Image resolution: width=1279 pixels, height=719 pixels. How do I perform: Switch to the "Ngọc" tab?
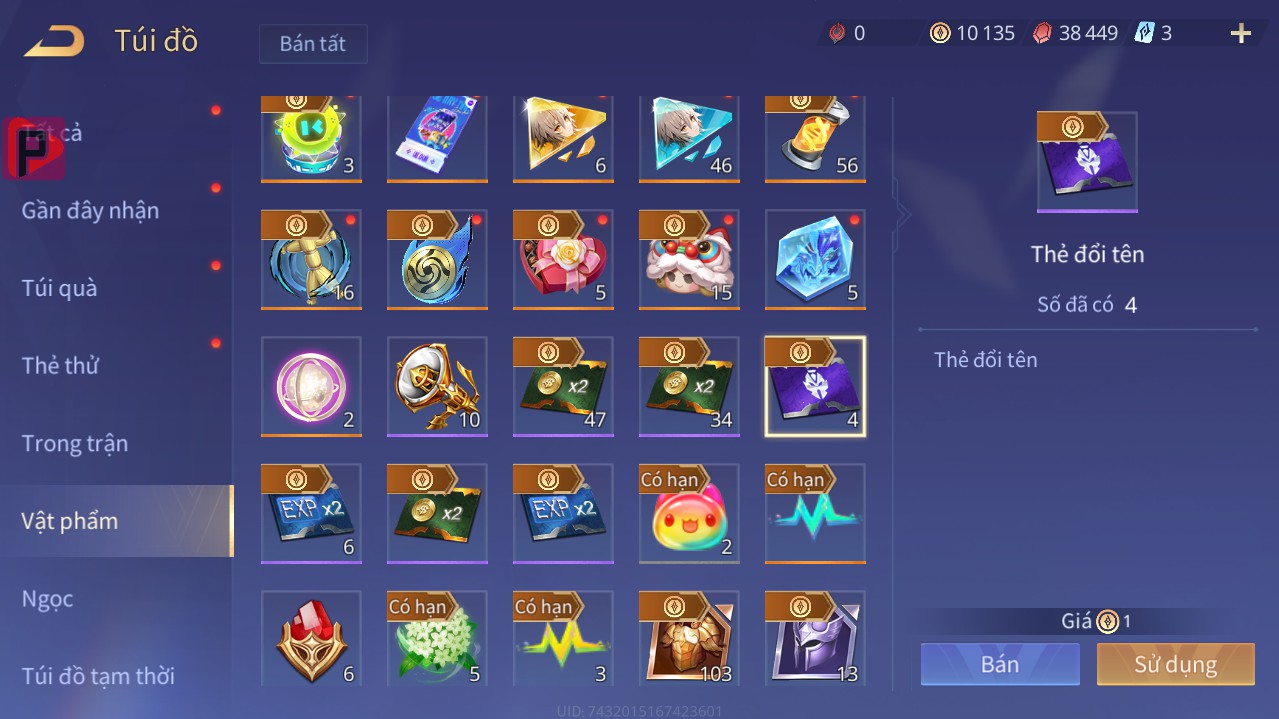(x=48, y=599)
